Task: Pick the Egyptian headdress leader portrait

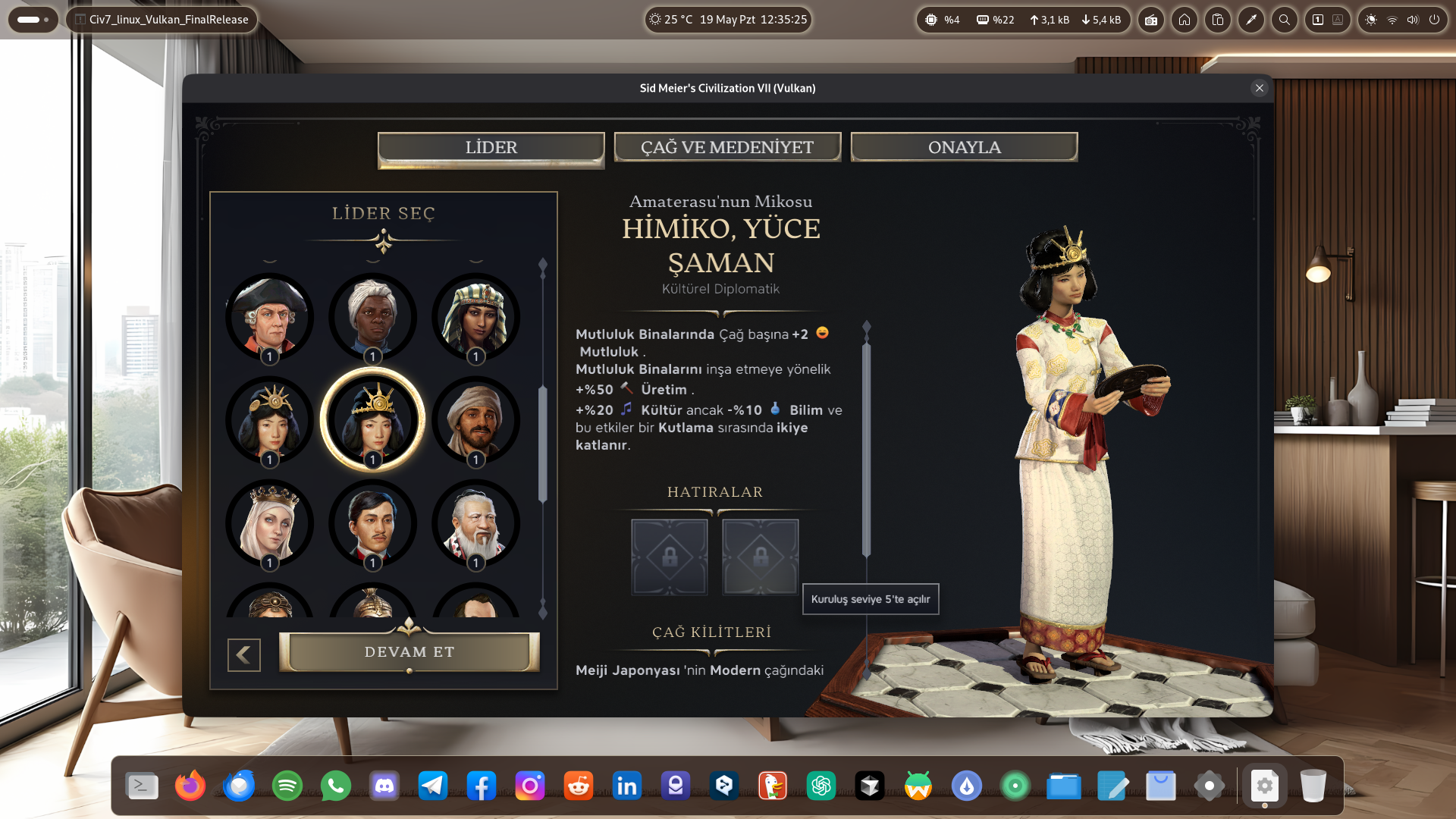Action: pyautogui.click(x=475, y=316)
